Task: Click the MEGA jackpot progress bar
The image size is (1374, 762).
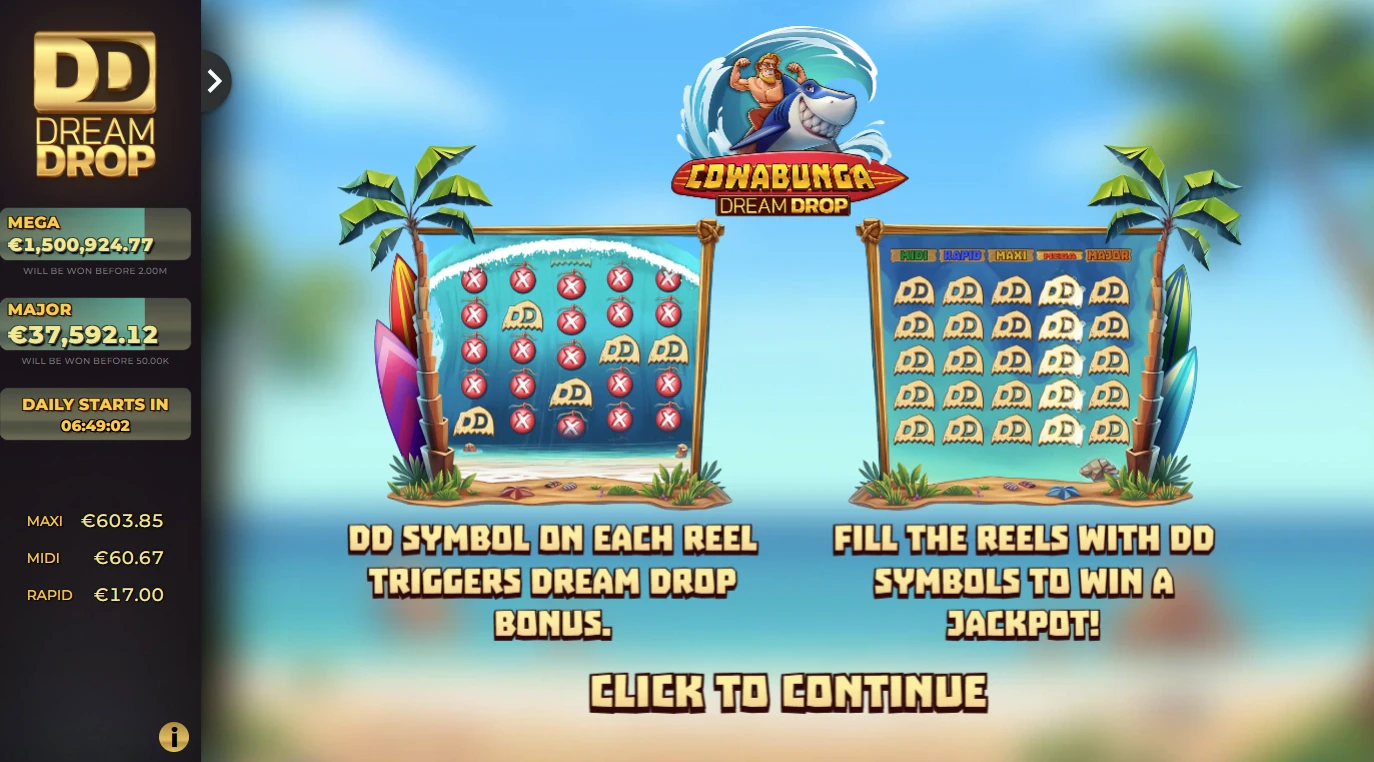Action: click(96, 232)
